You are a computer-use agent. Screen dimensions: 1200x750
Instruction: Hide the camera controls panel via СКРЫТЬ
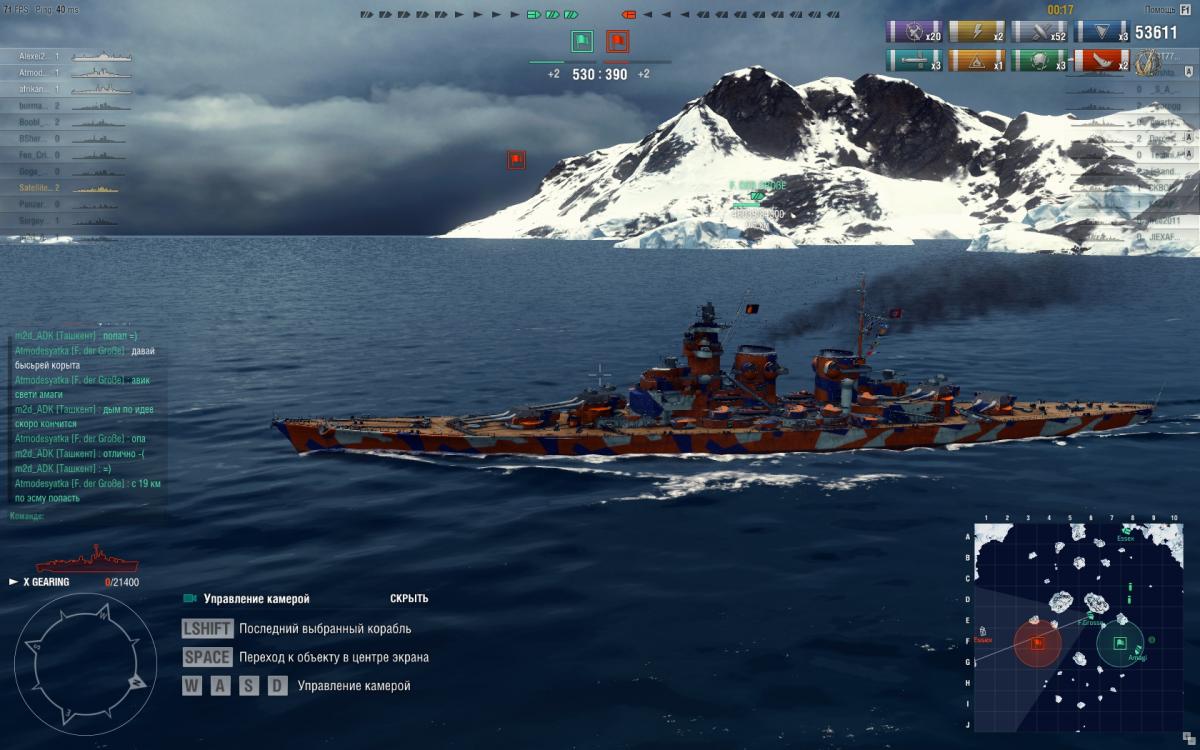[409, 599]
